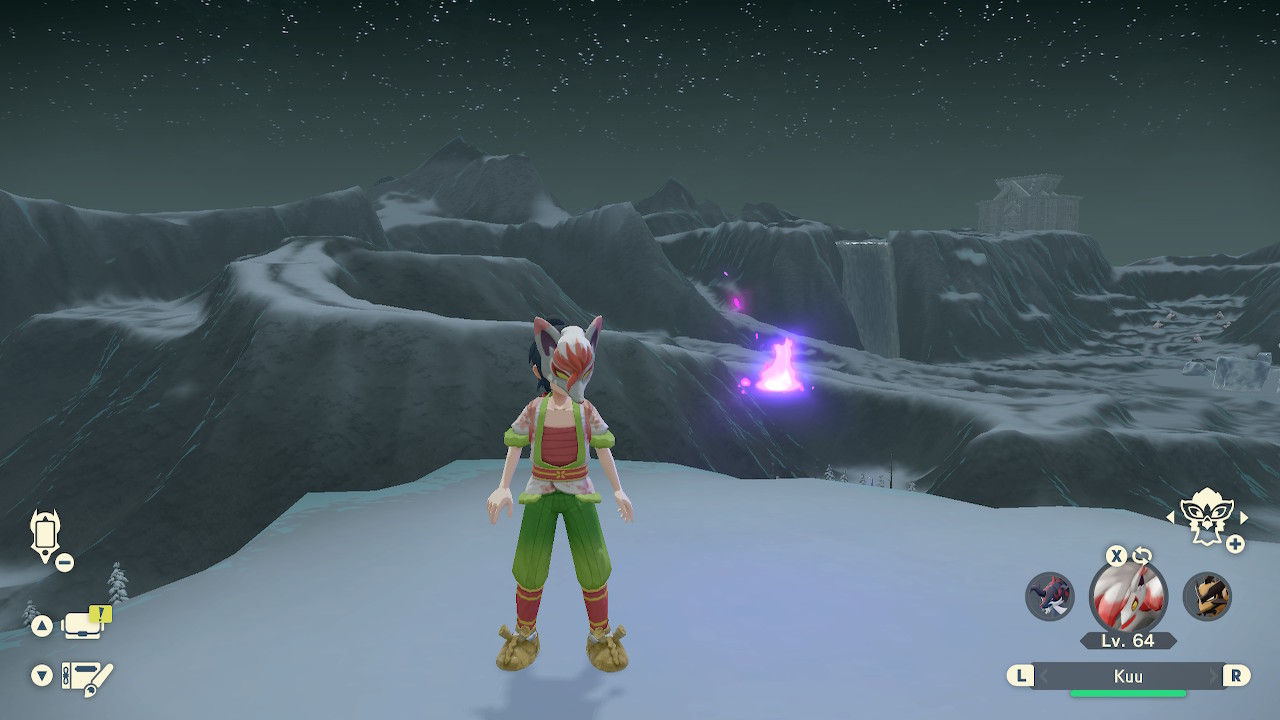Click the Kuu name selector bar
Screen dimensions: 1280x720
1128,676
